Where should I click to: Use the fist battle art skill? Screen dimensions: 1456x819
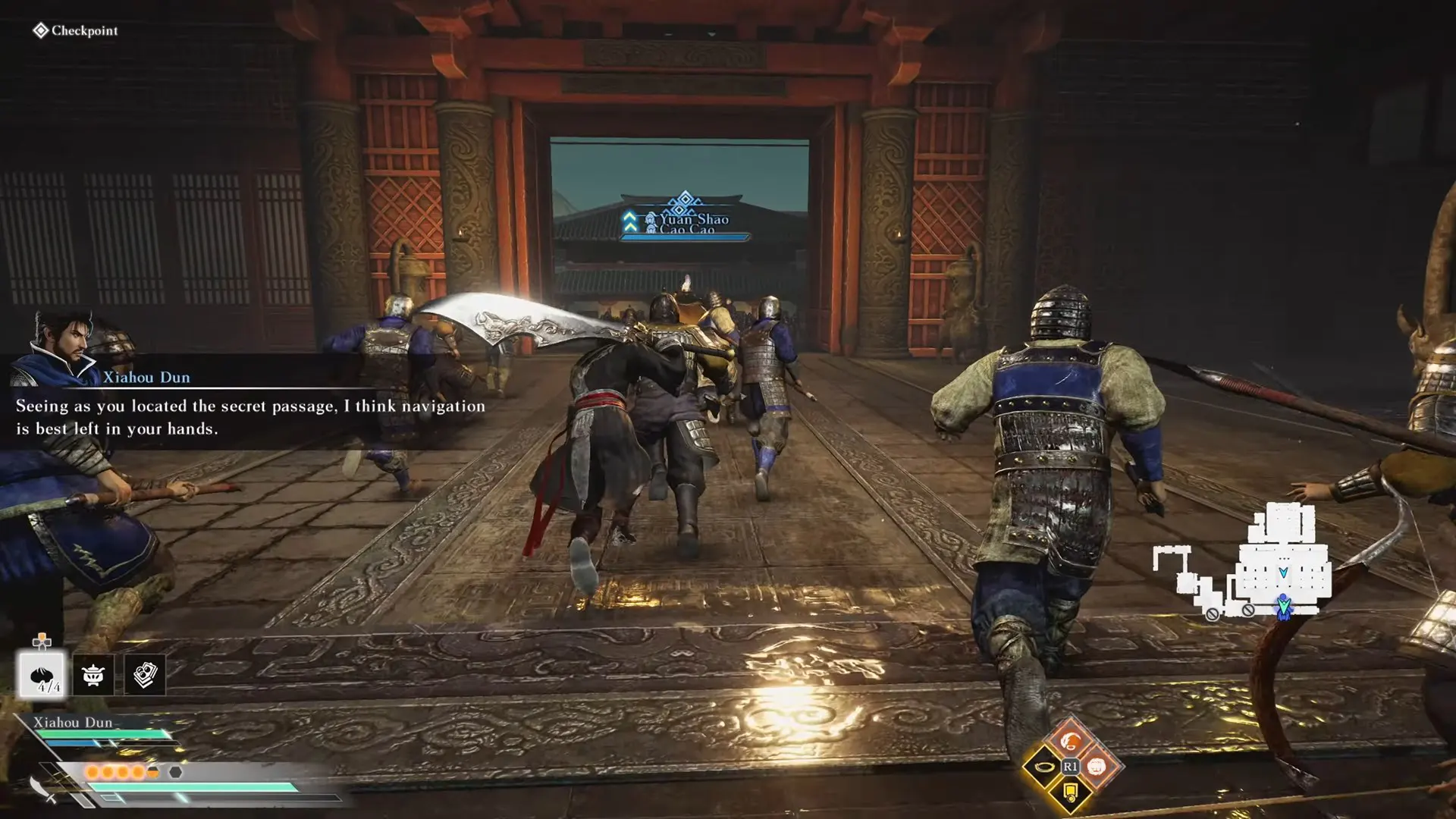(1097, 767)
